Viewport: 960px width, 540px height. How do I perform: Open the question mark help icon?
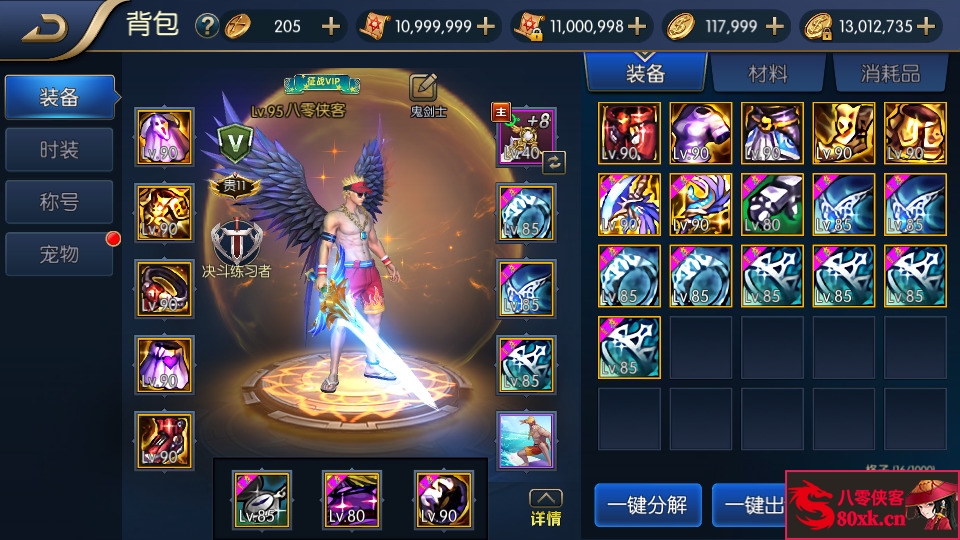207,26
